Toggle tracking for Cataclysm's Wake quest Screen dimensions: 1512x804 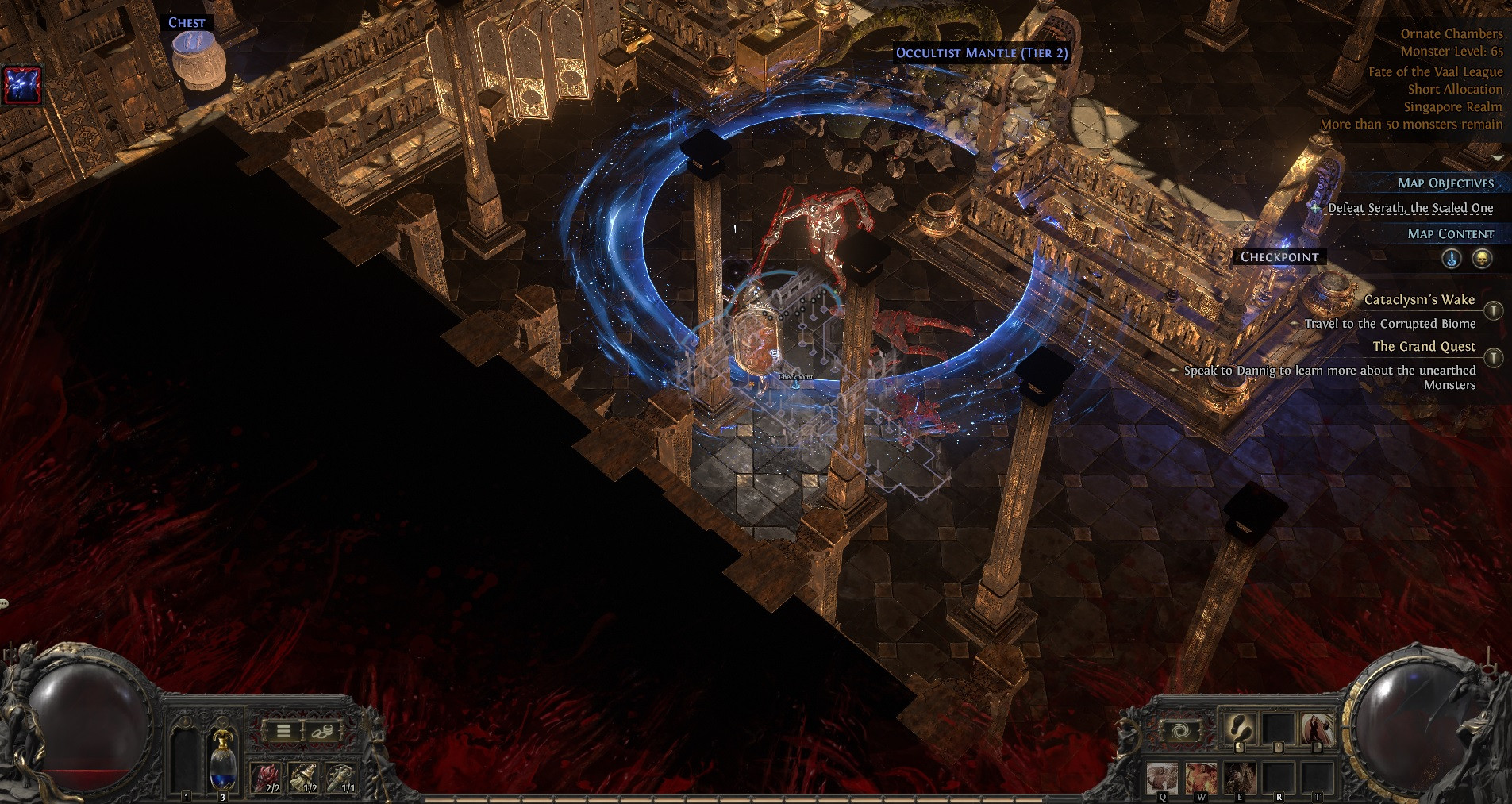pos(1494,310)
